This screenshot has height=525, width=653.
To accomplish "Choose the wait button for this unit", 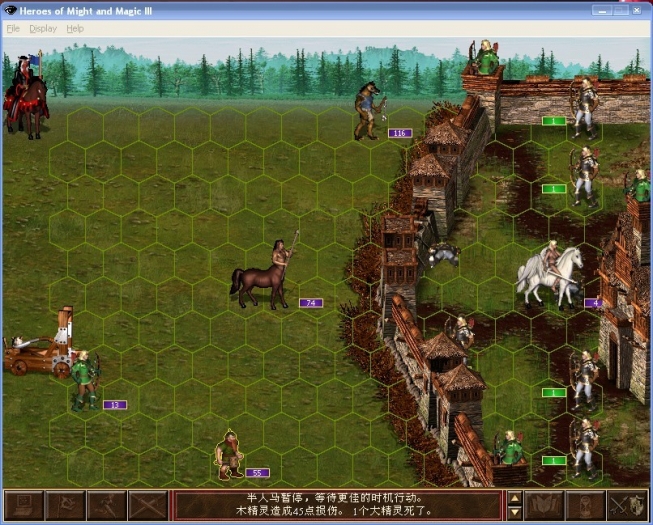I will coord(586,506).
